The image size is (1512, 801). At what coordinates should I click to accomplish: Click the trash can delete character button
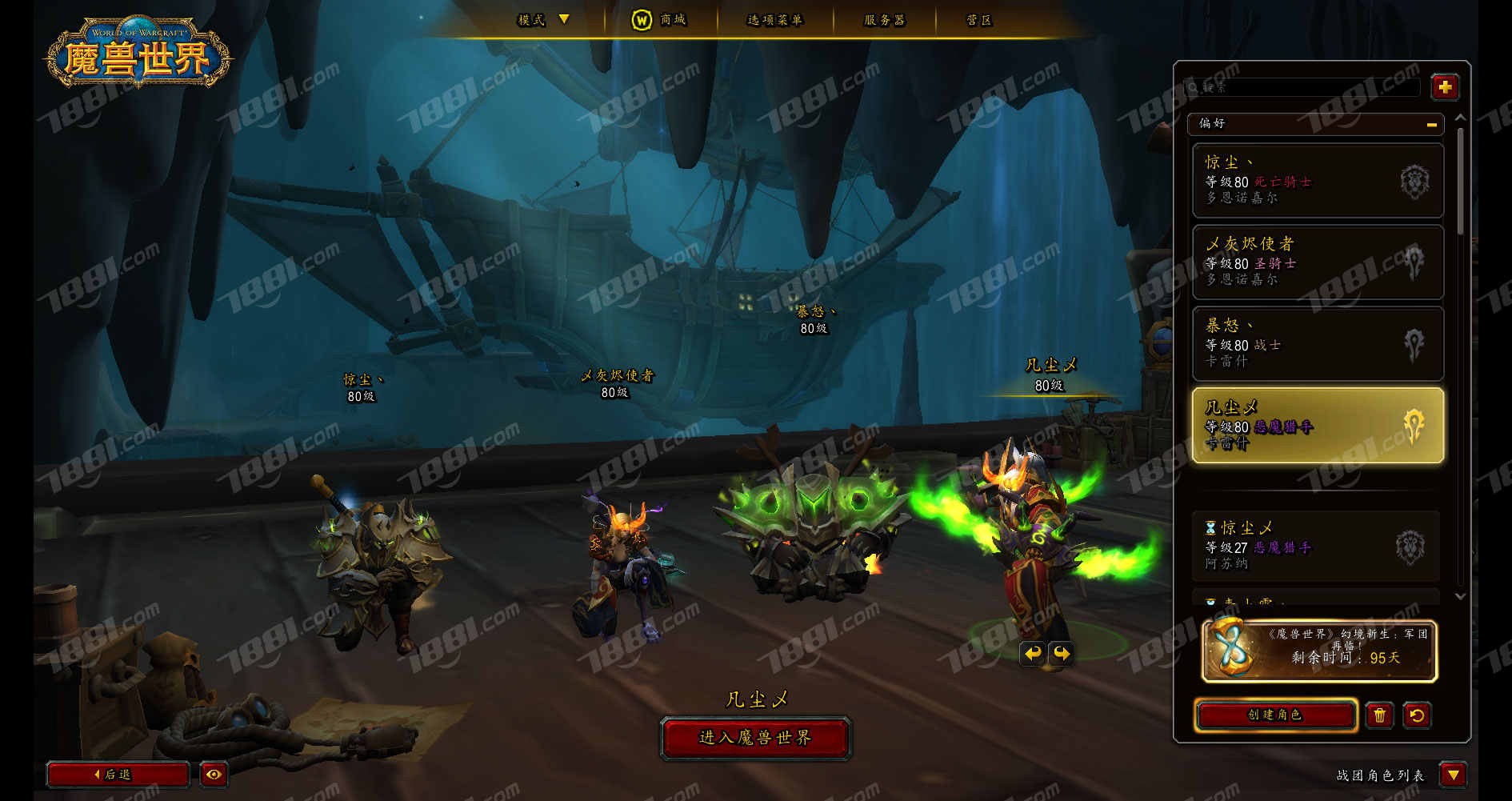tap(1379, 715)
